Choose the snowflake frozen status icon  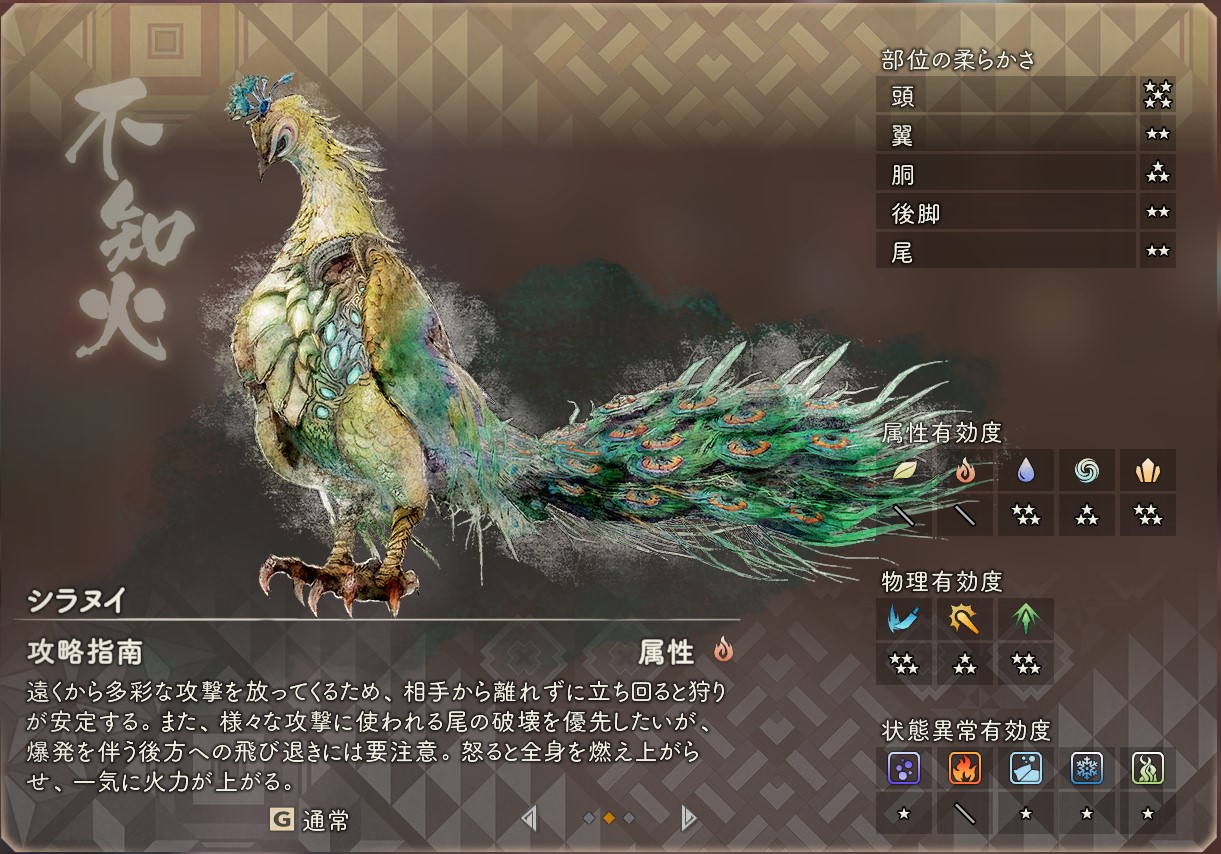pyautogui.click(x=1087, y=768)
